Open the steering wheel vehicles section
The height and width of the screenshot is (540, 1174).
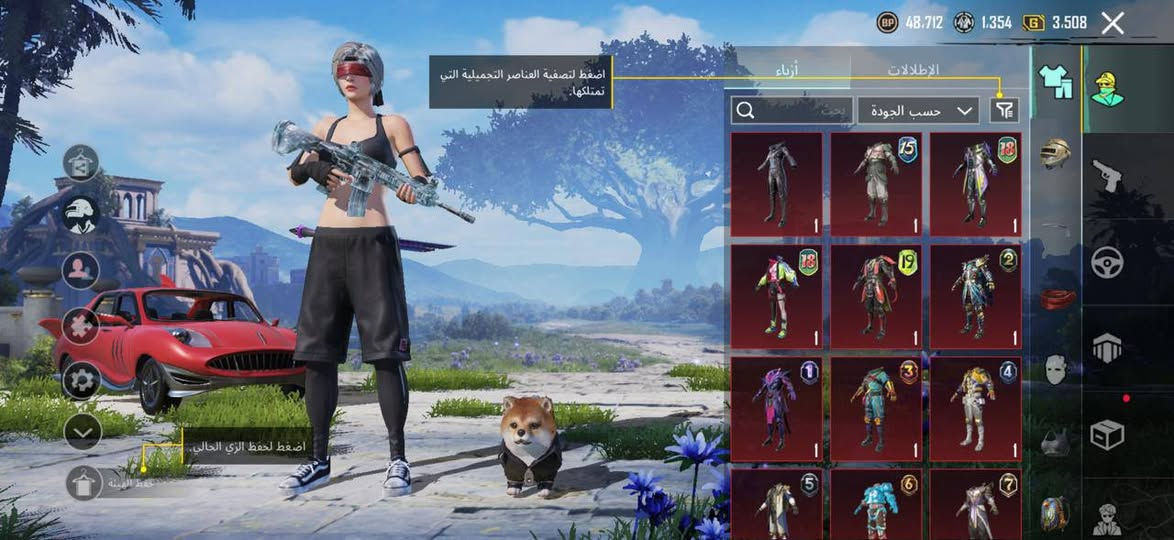click(1107, 262)
